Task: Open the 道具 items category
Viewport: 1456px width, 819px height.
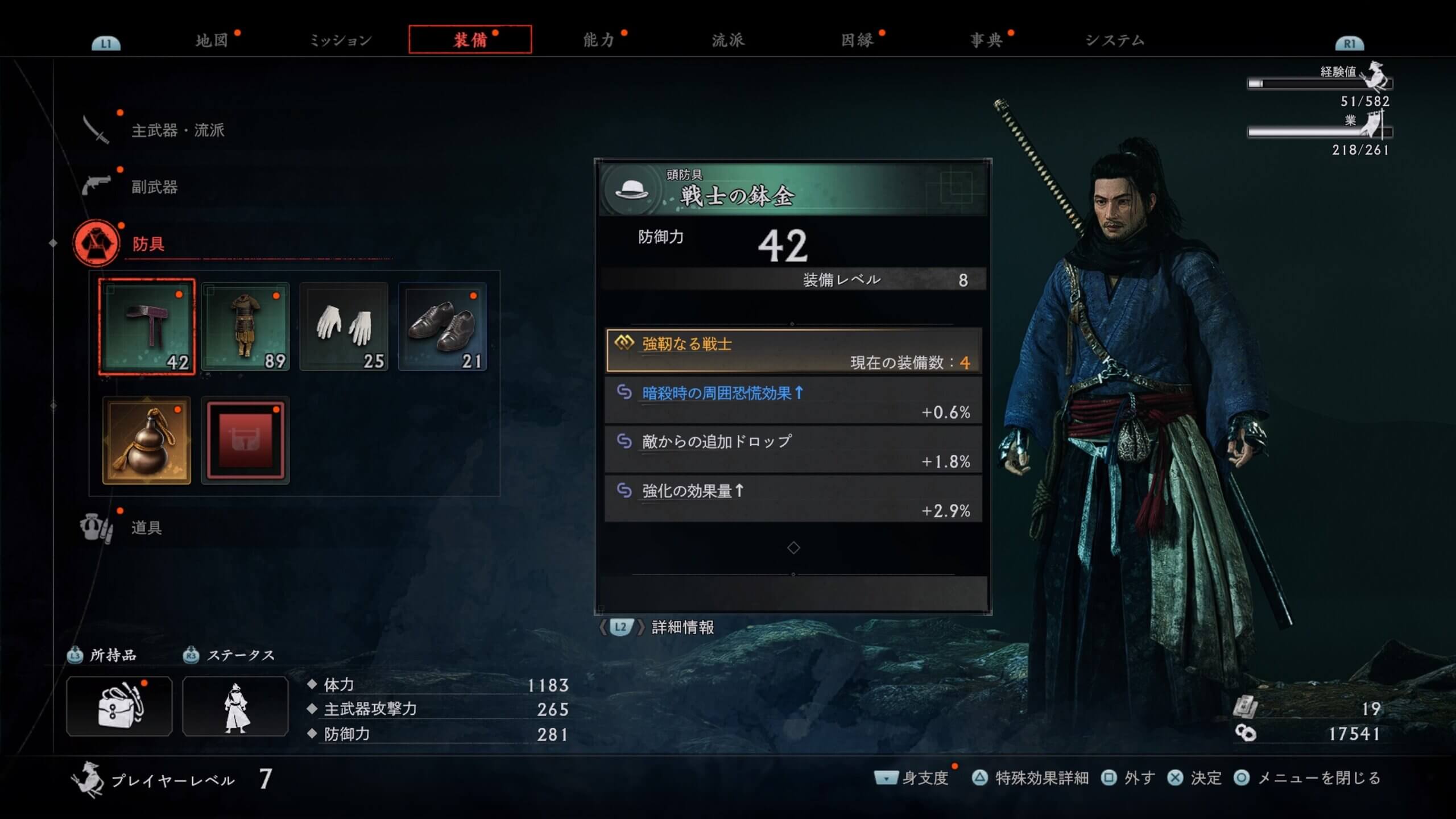Action: (x=146, y=528)
